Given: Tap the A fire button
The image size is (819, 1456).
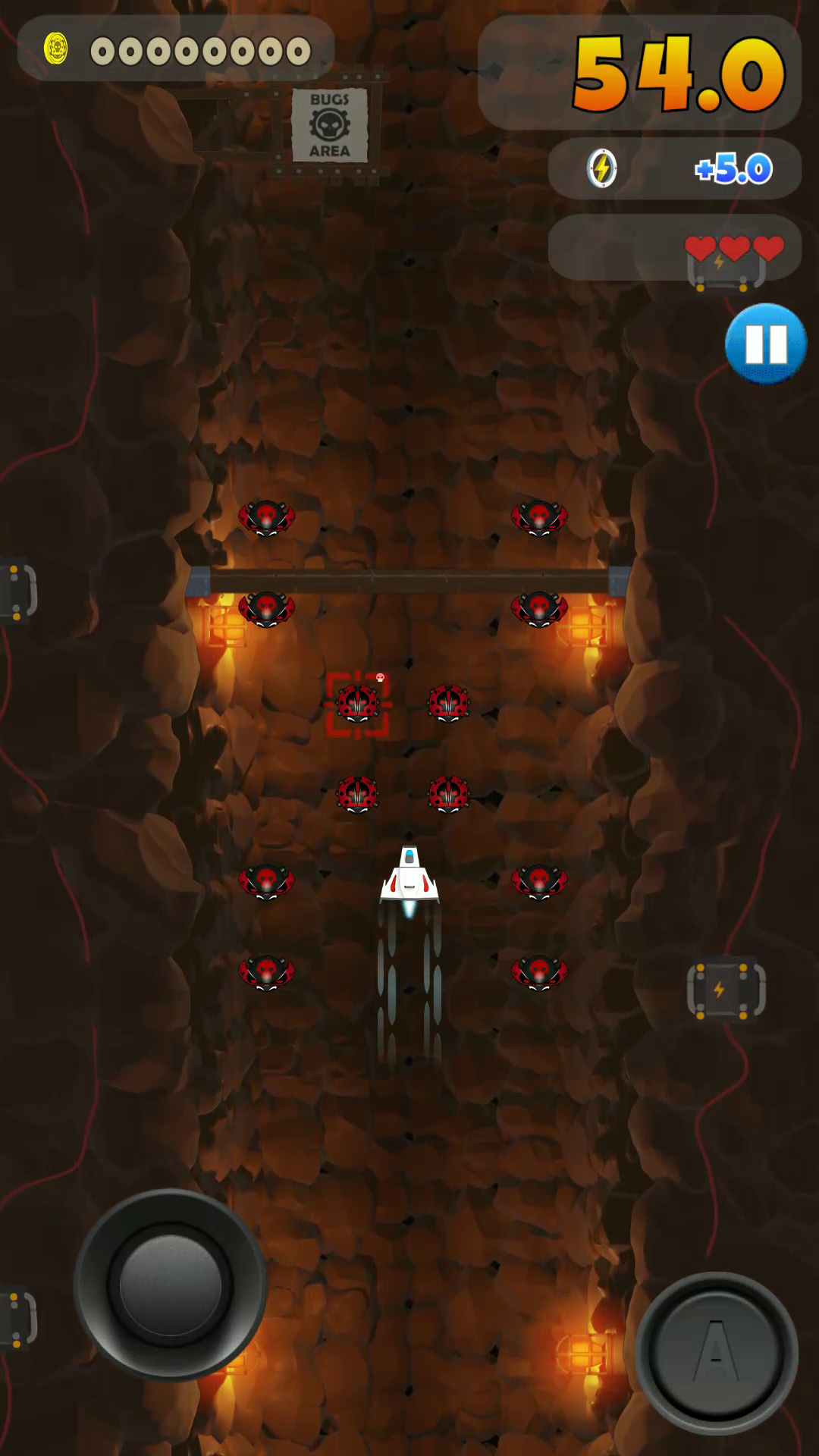Looking at the screenshot, I should click(x=716, y=1353).
